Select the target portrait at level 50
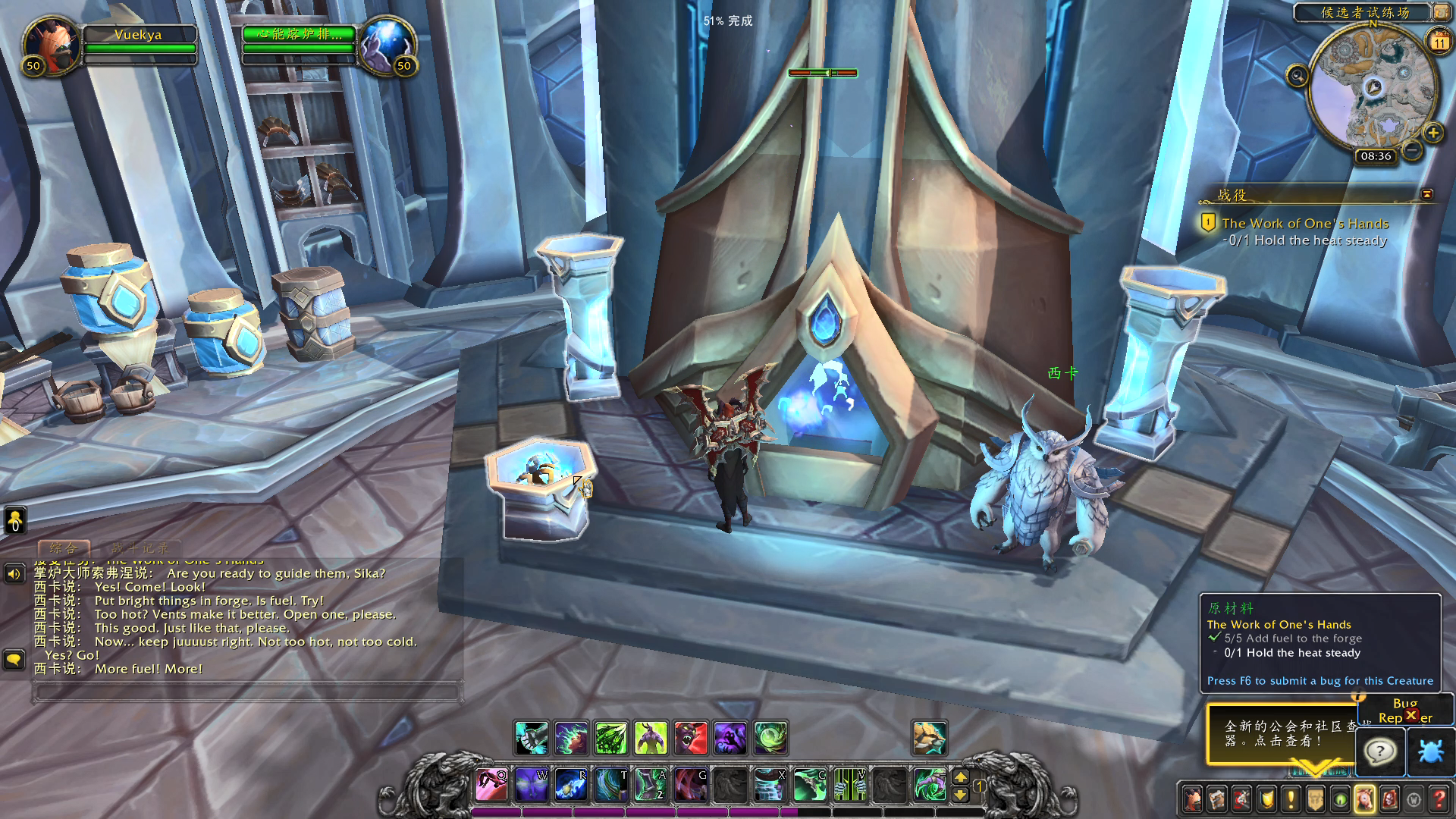The height and width of the screenshot is (819, 1456). 387,44
